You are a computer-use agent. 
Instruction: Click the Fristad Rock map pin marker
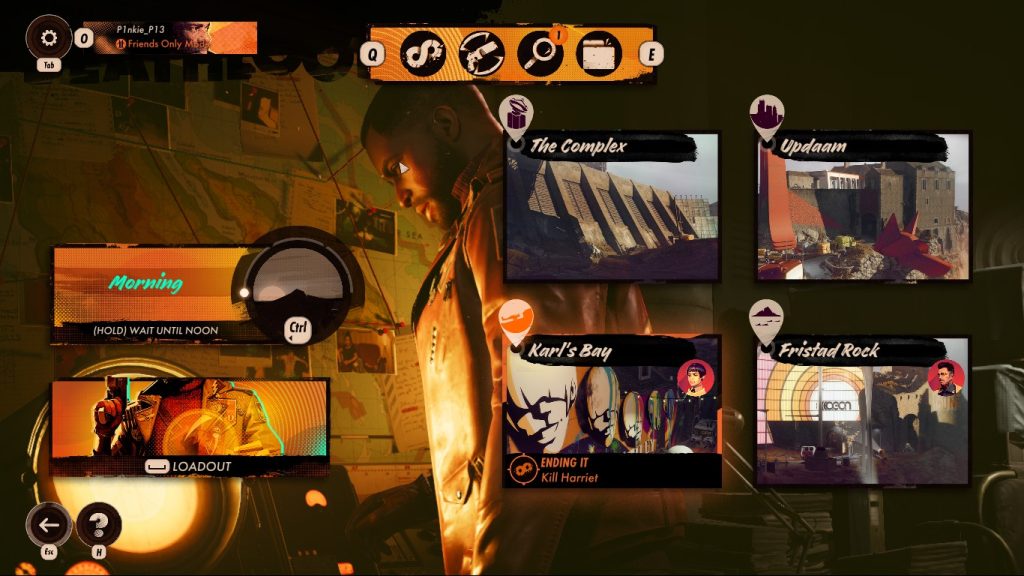(x=767, y=318)
